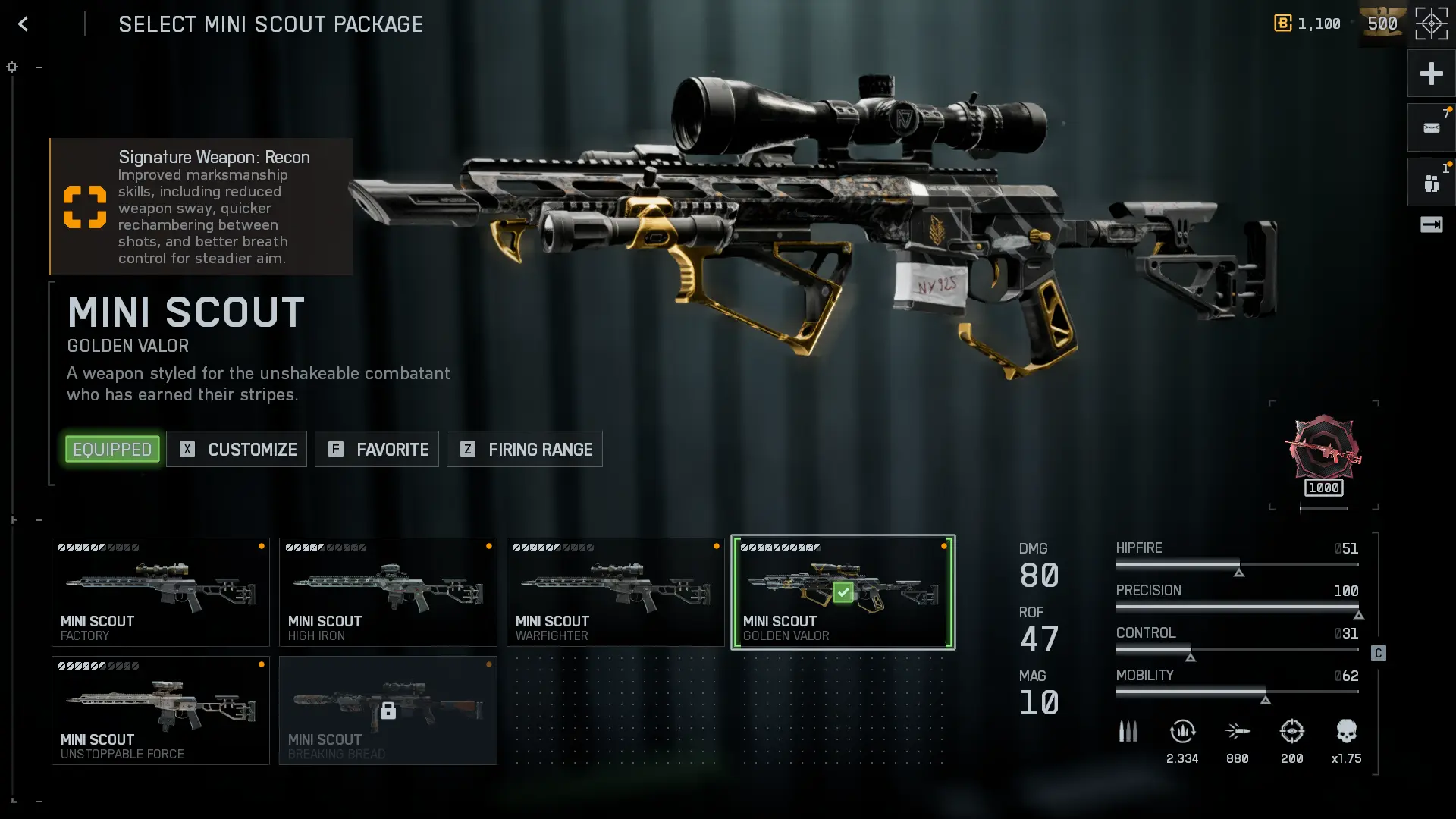This screenshot has width=1456, height=819.
Task: Click the plus button in the top-right sidebar
Action: tap(1431, 74)
